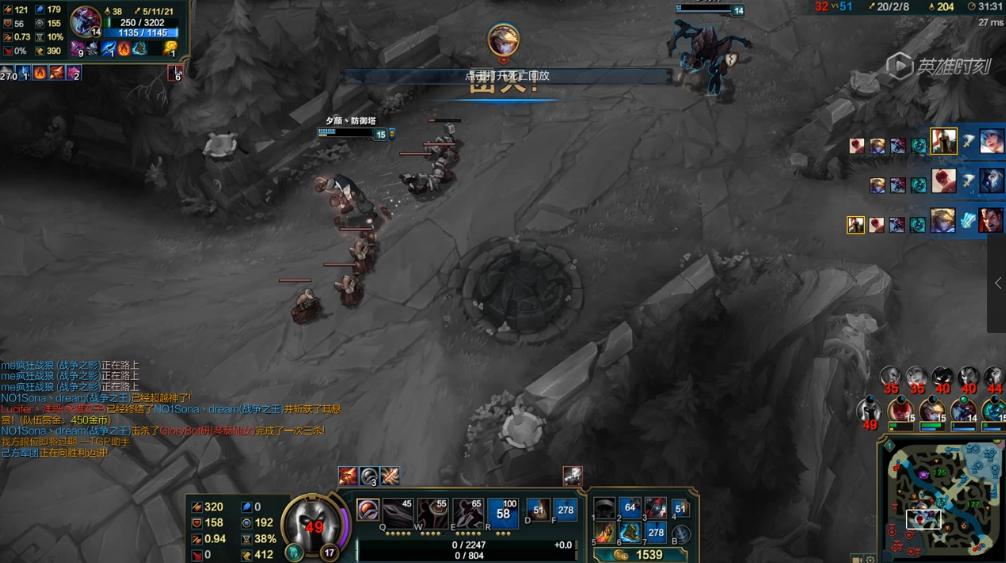Activate the E ability icon
Image resolution: width=1006 pixels, height=563 pixels.
coord(467,511)
